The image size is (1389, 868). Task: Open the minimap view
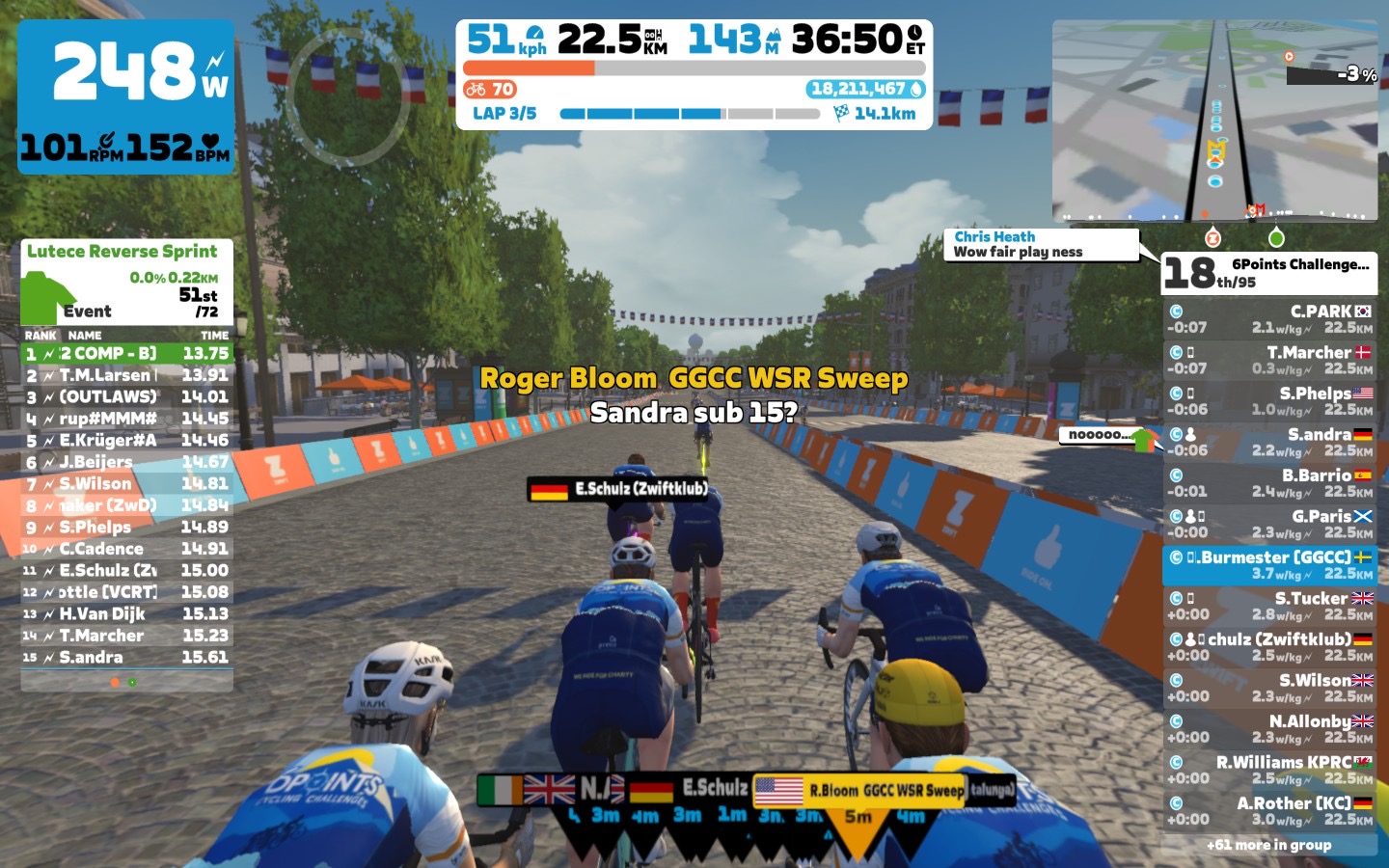point(1214,121)
